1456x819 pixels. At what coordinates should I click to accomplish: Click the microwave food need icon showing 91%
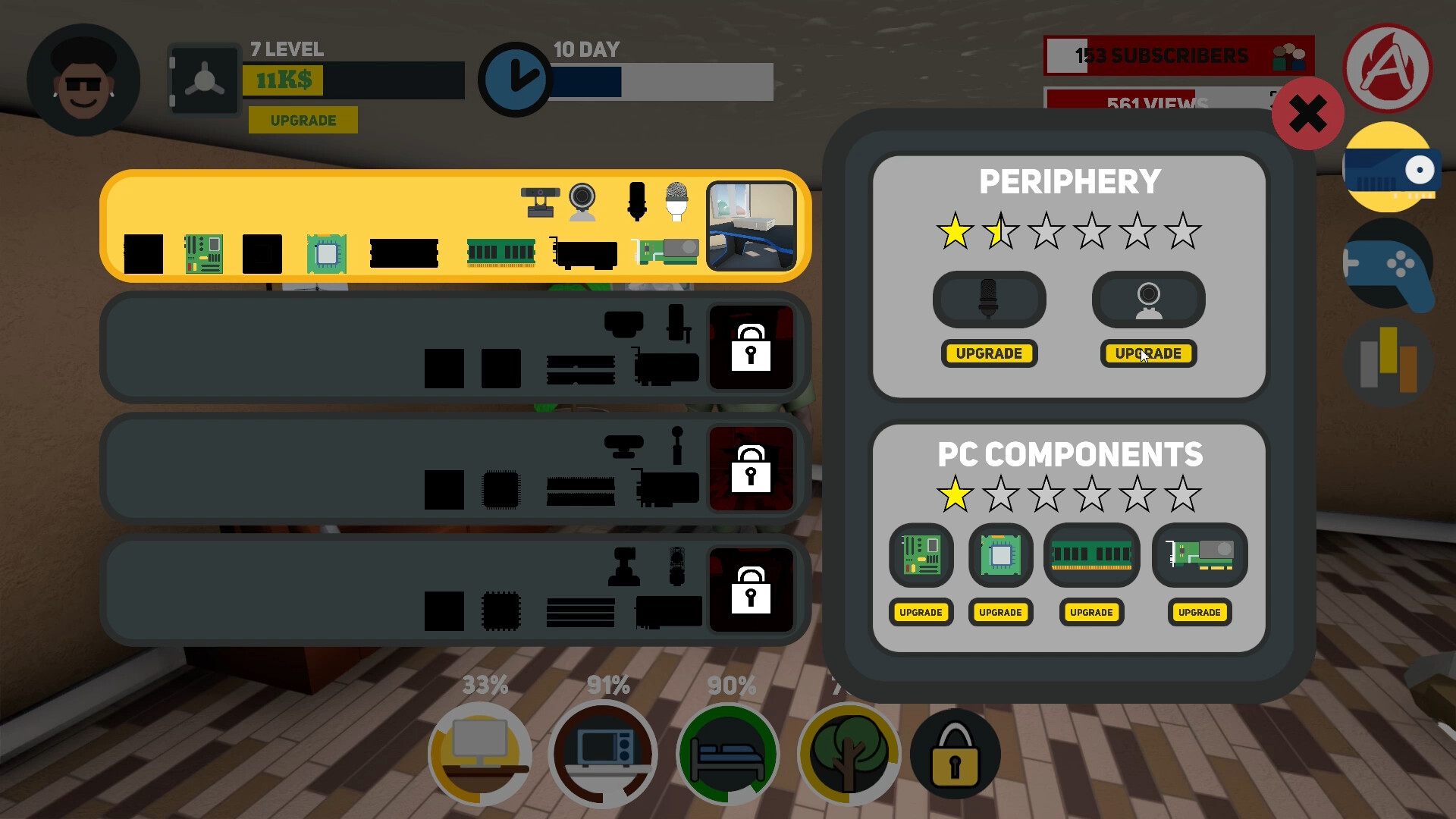(604, 753)
